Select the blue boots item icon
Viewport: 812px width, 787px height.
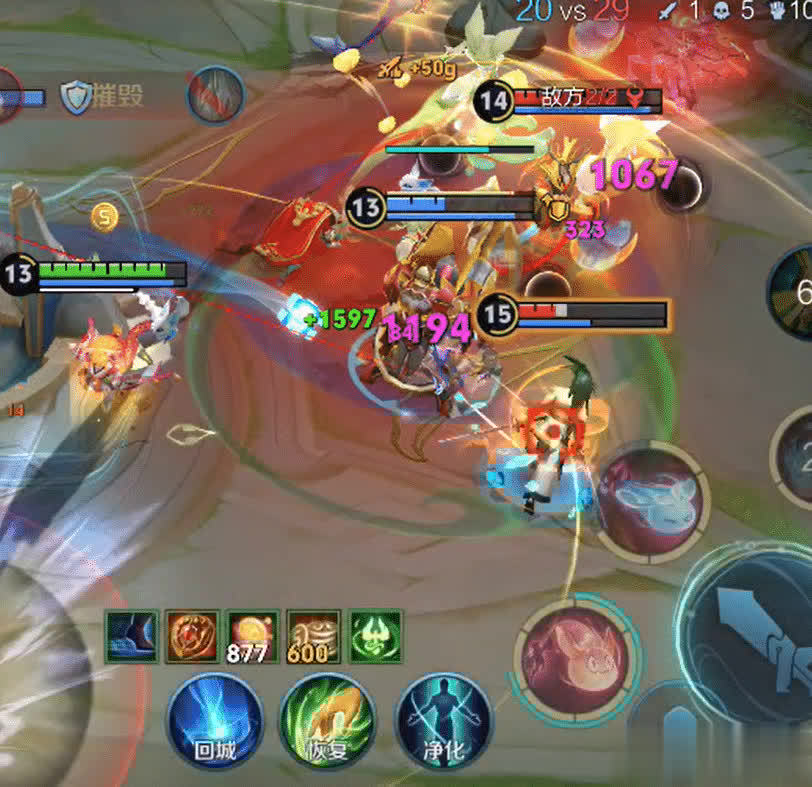[133, 636]
